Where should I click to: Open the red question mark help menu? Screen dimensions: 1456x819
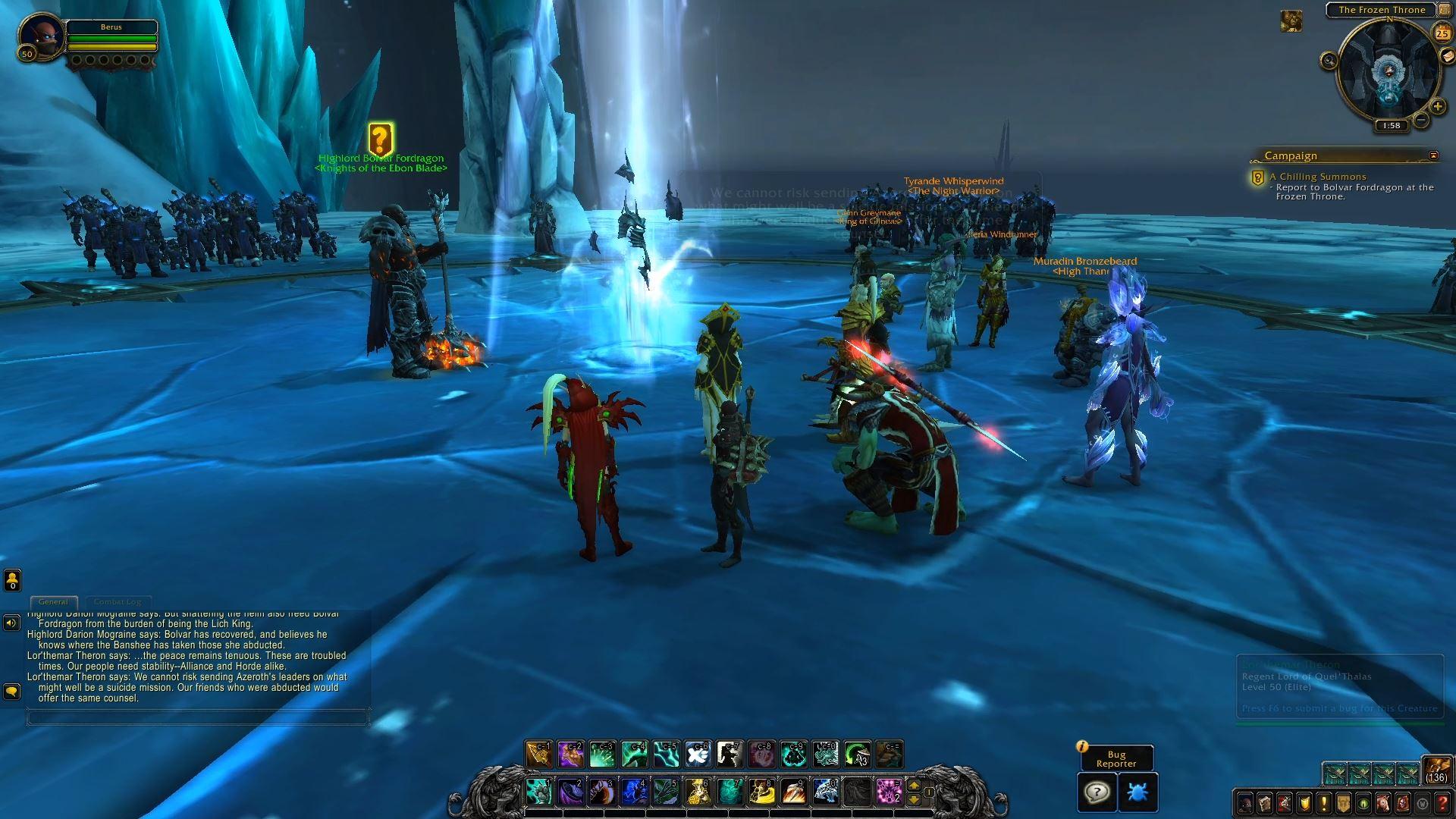pyautogui.click(x=1442, y=803)
